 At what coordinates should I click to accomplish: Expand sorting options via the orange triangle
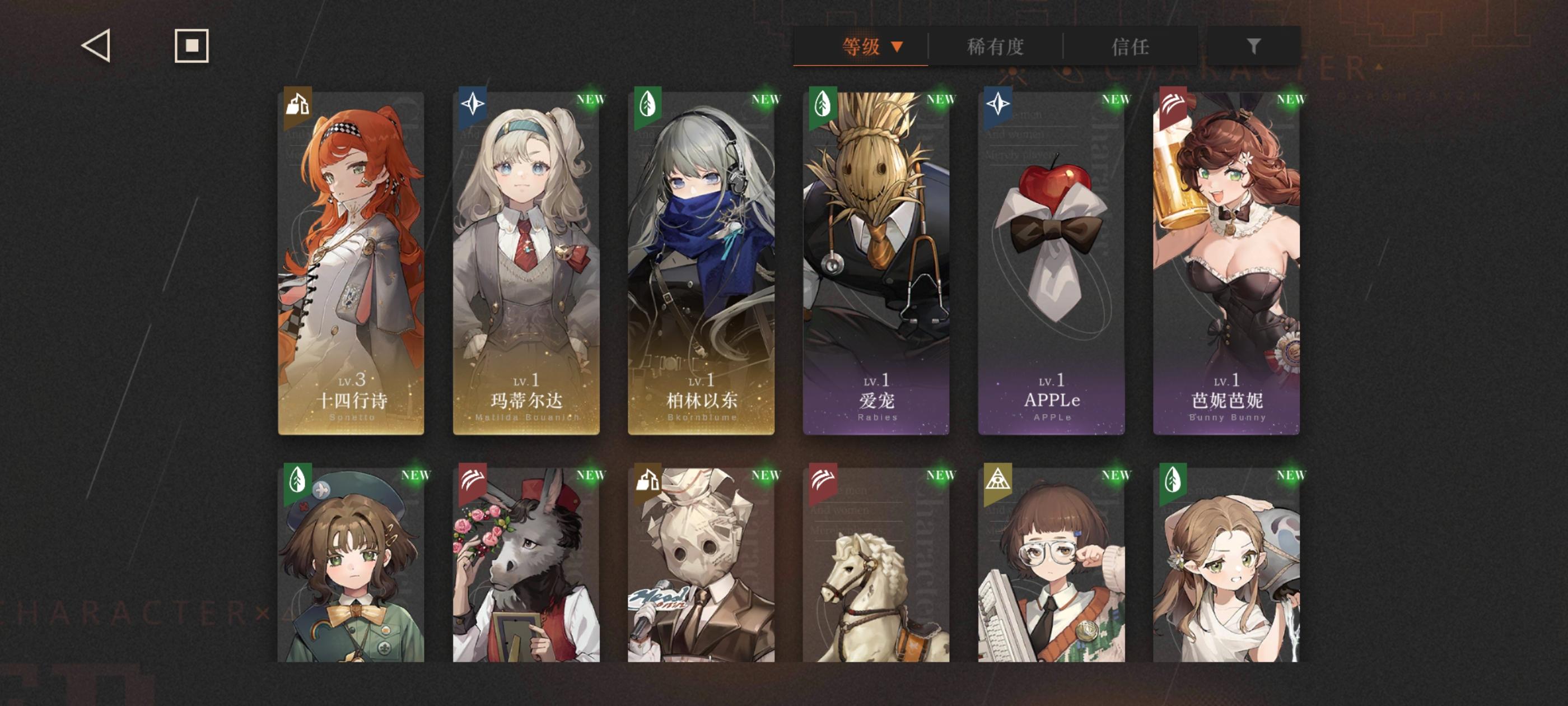point(897,47)
